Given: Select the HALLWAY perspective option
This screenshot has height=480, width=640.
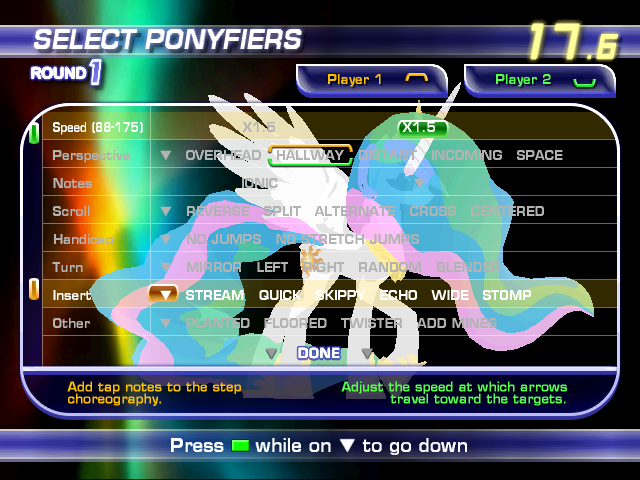Looking at the screenshot, I should 310,155.
